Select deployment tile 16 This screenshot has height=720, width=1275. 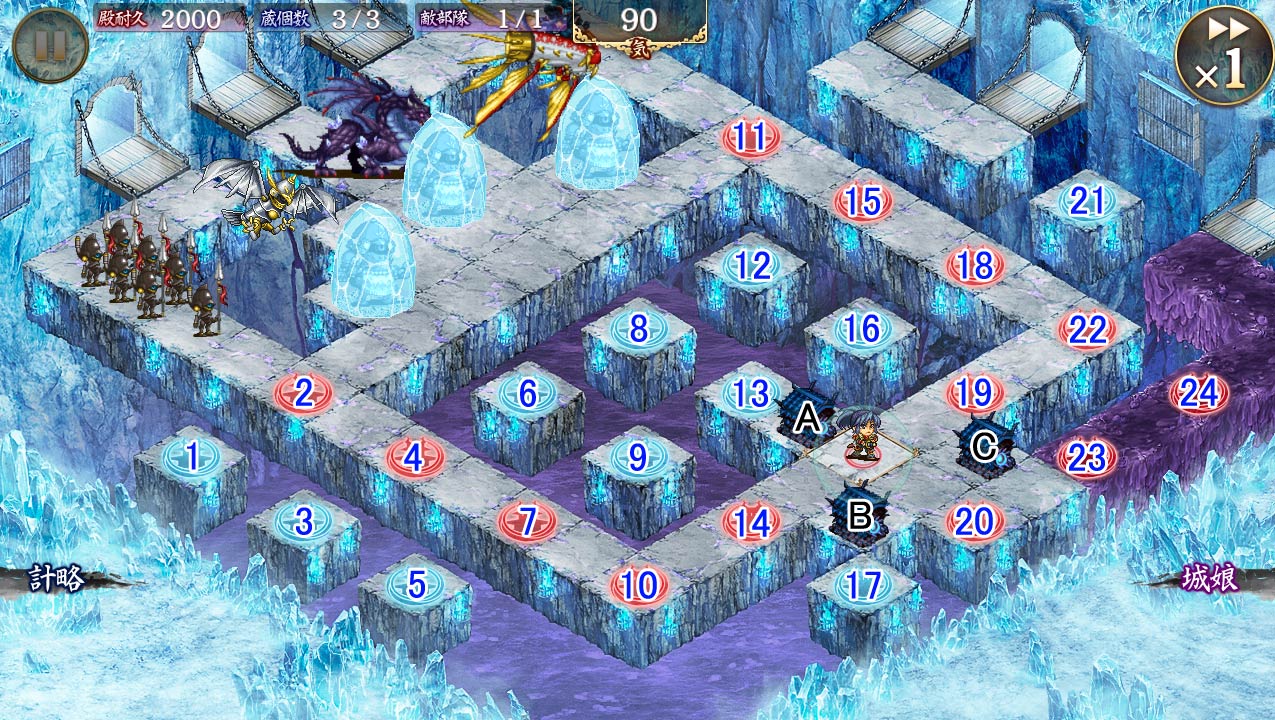[862, 329]
